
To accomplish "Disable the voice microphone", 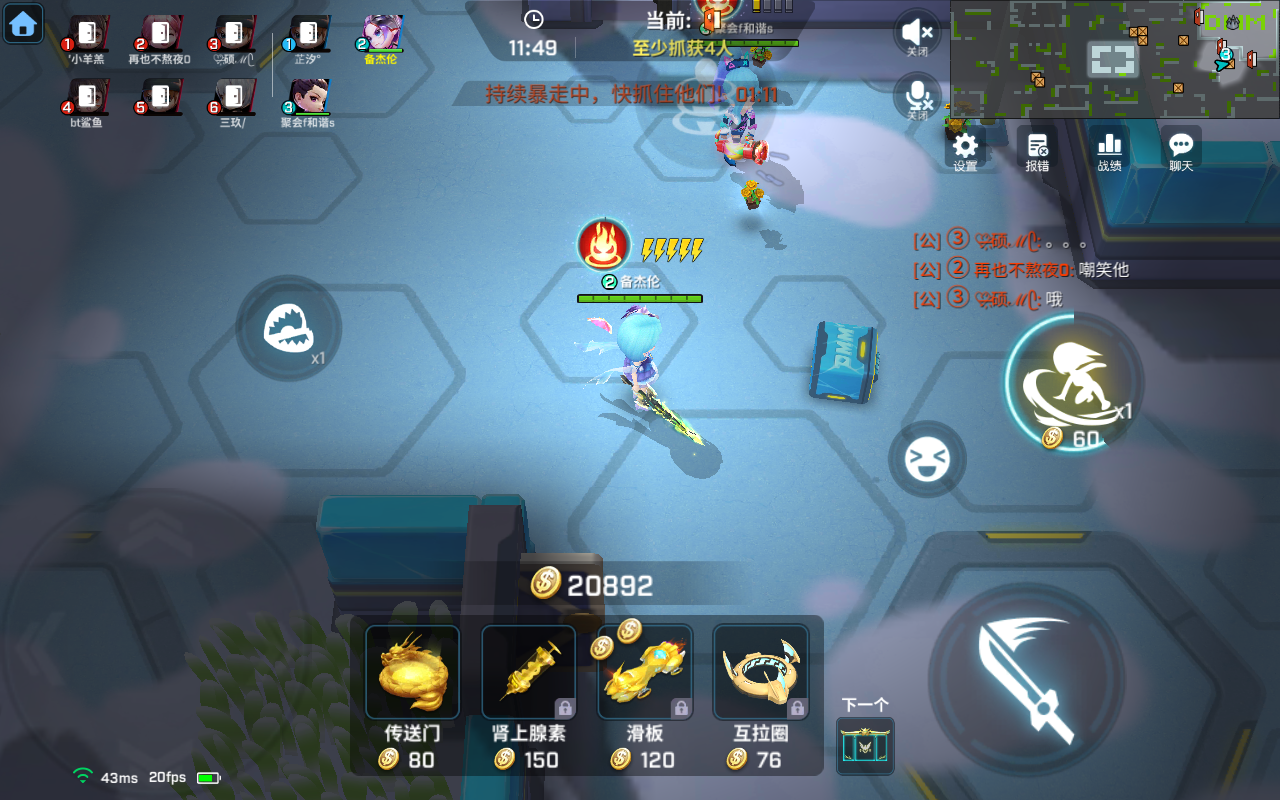I will coord(917,97).
